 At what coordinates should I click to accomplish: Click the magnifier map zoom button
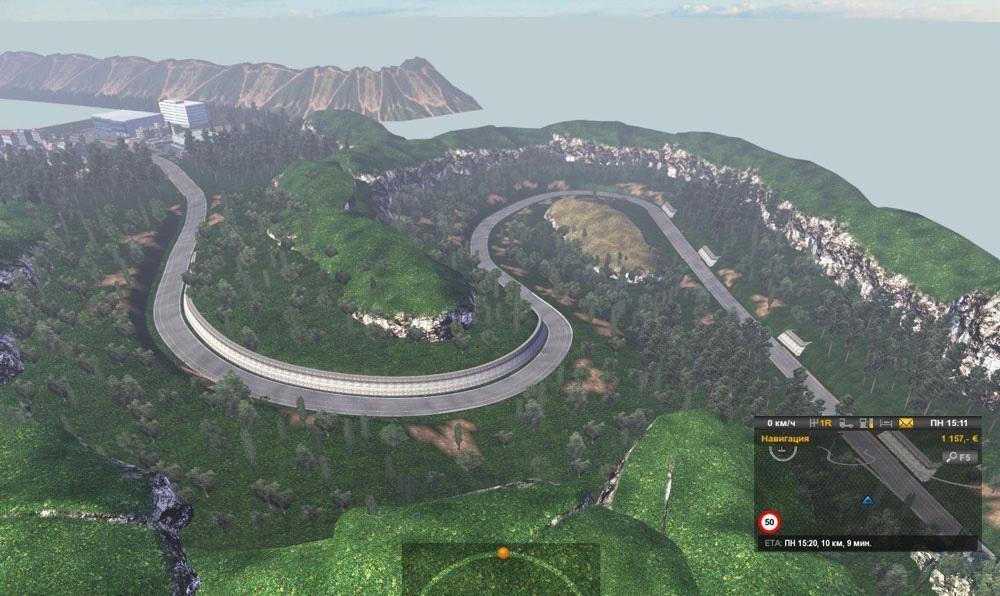click(x=955, y=457)
